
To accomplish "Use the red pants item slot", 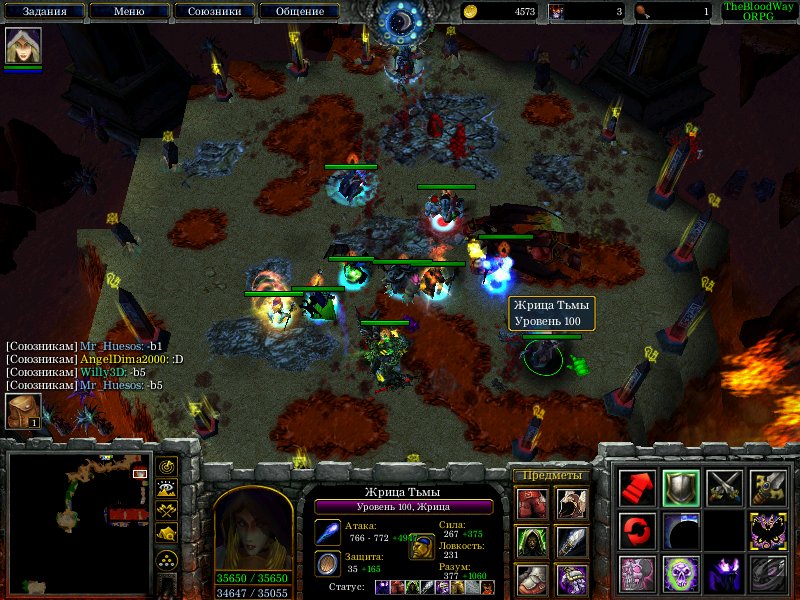I will pos(533,503).
